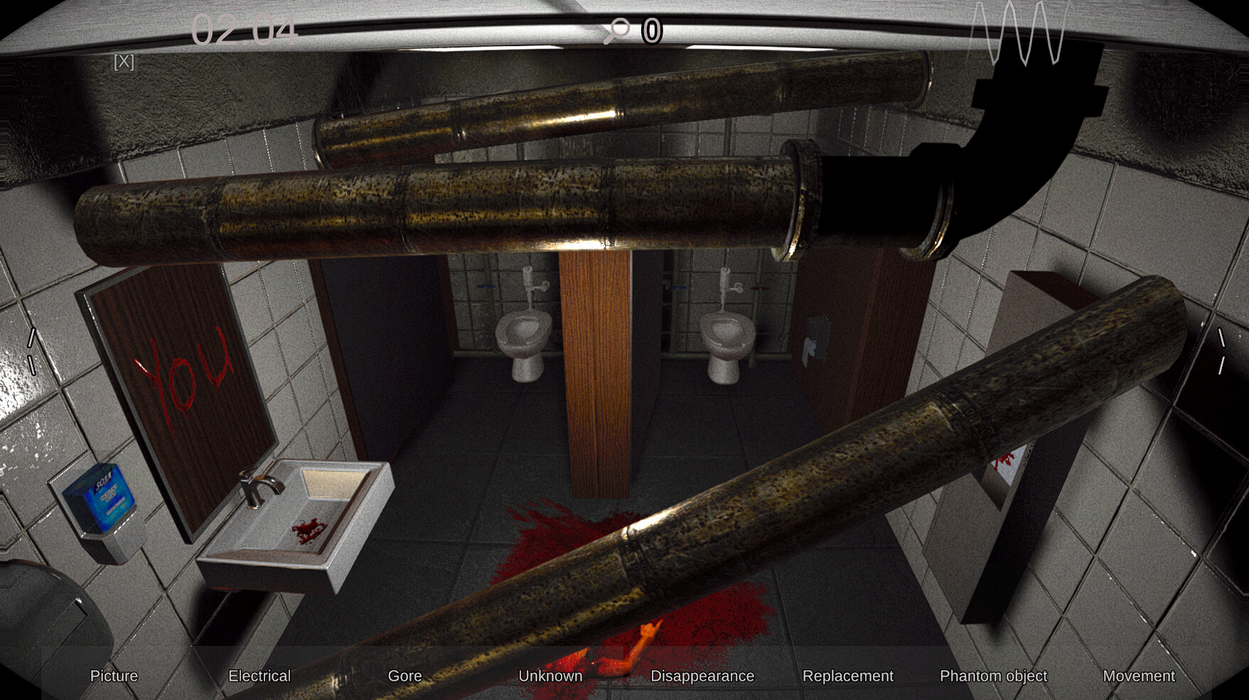Pick the Unknown anomaly option
The image size is (1249, 700).
[550, 676]
